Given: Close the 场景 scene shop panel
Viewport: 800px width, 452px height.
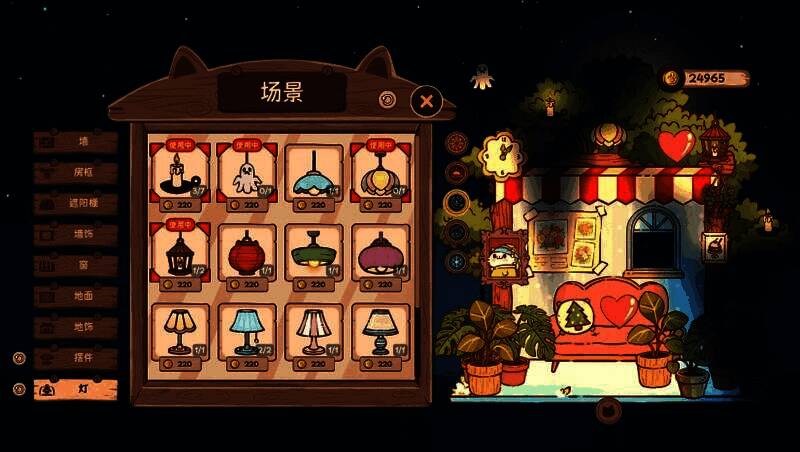Looking at the screenshot, I should [x=426, y=100].
